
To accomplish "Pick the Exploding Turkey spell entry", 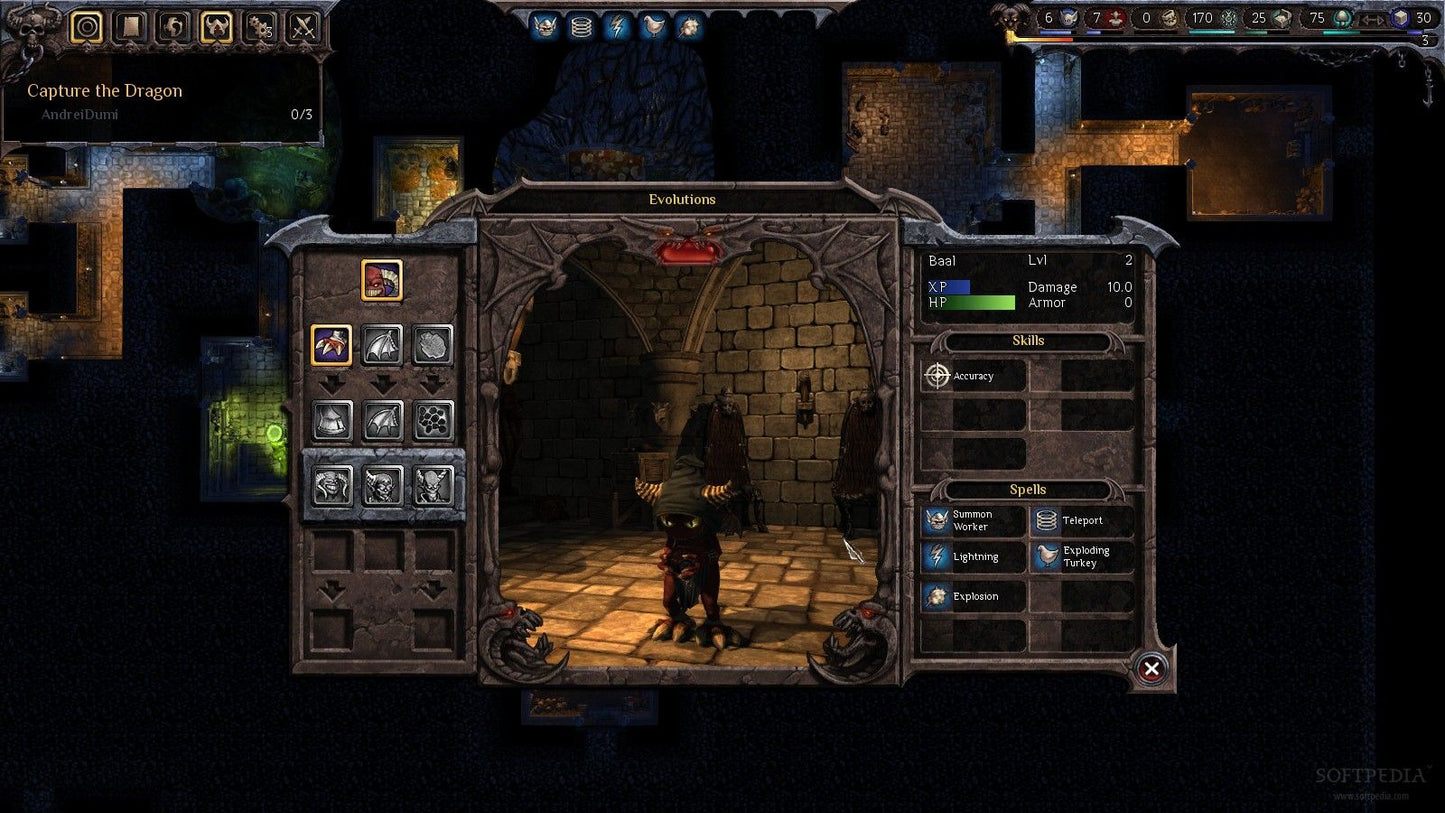I will pyautogui.click(x=1082, y=557).
